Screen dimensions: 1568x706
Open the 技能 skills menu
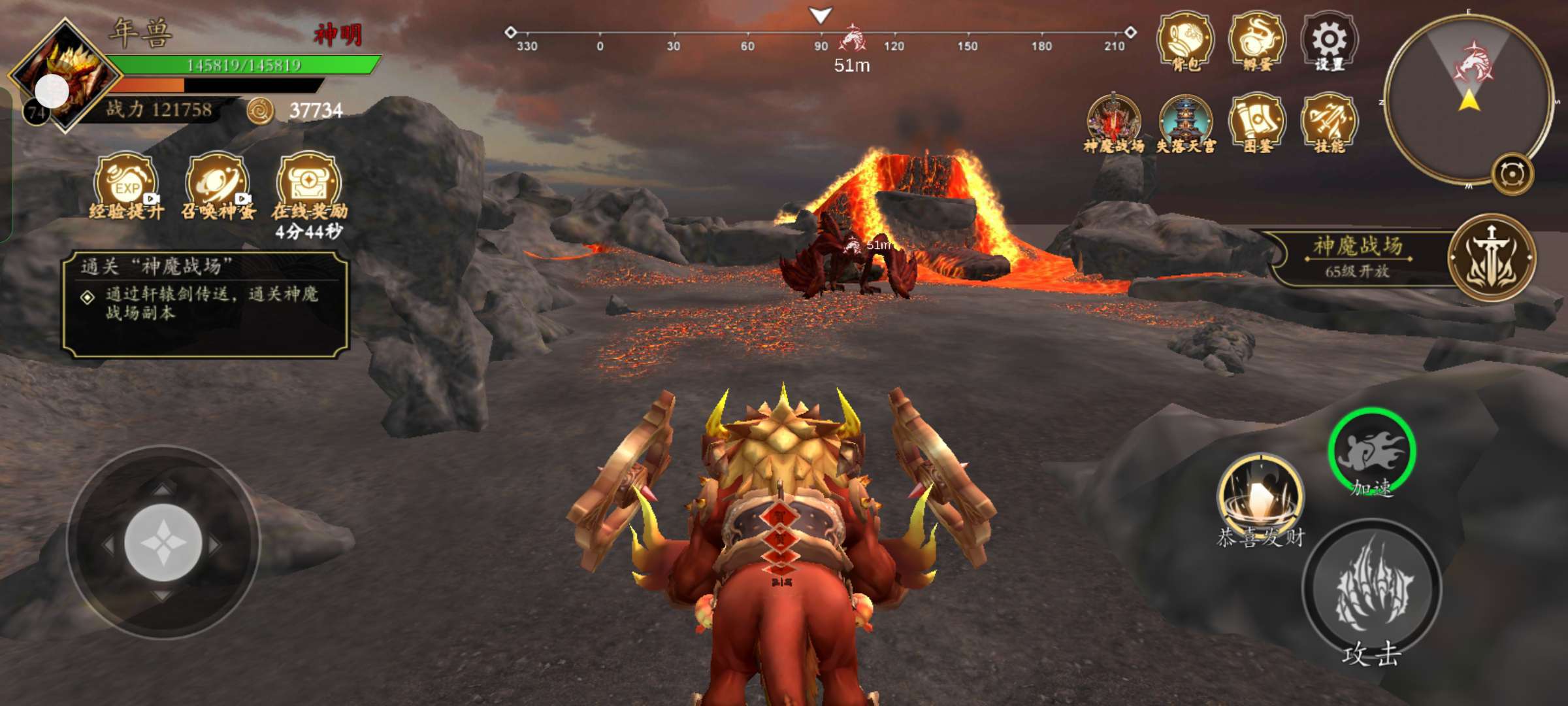tap(1329, 122)
